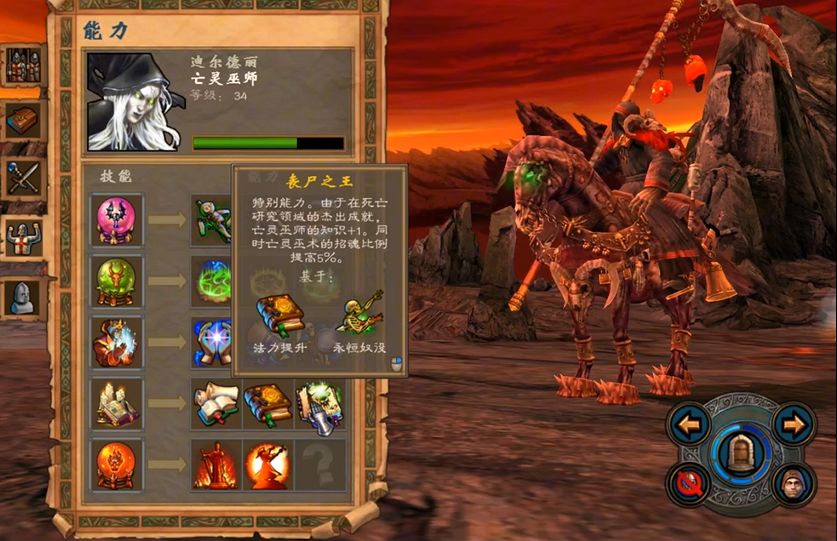
Task: Open the army creatures tab
Action: pyautogui.click(x=22, y=66)
